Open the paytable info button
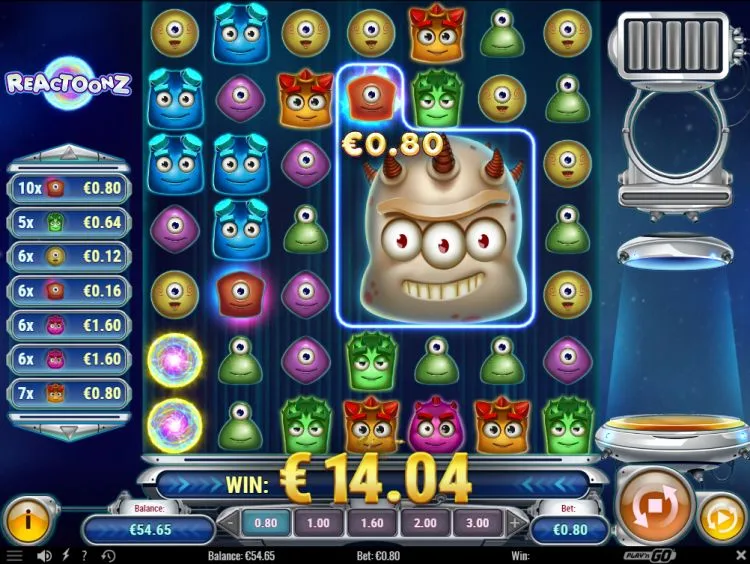750x564 pixels. (x=29, y=521)
